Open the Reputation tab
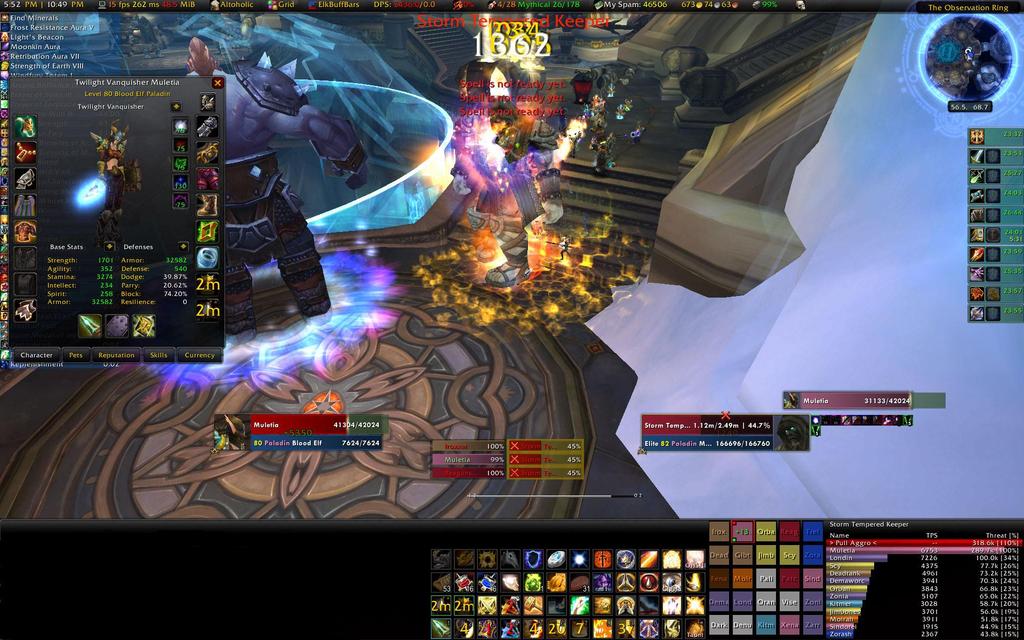Screen dimensions: 1024x640 point(116,355)
